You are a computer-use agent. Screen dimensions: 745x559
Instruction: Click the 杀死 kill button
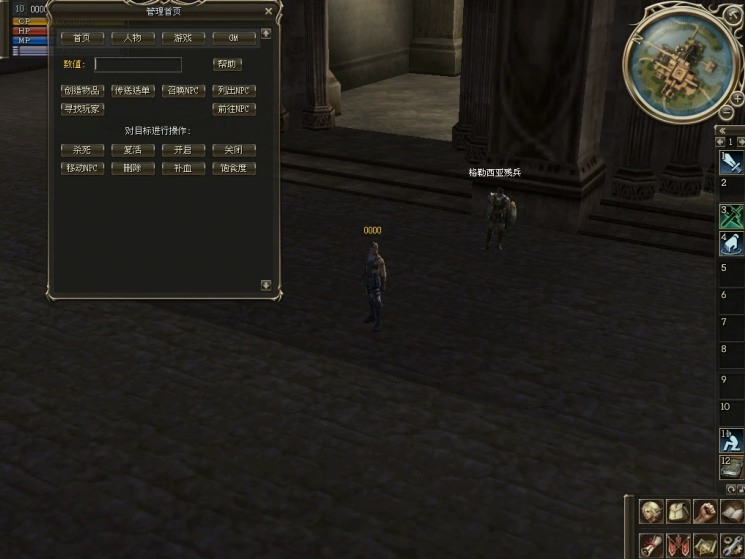tap(82, 150)
